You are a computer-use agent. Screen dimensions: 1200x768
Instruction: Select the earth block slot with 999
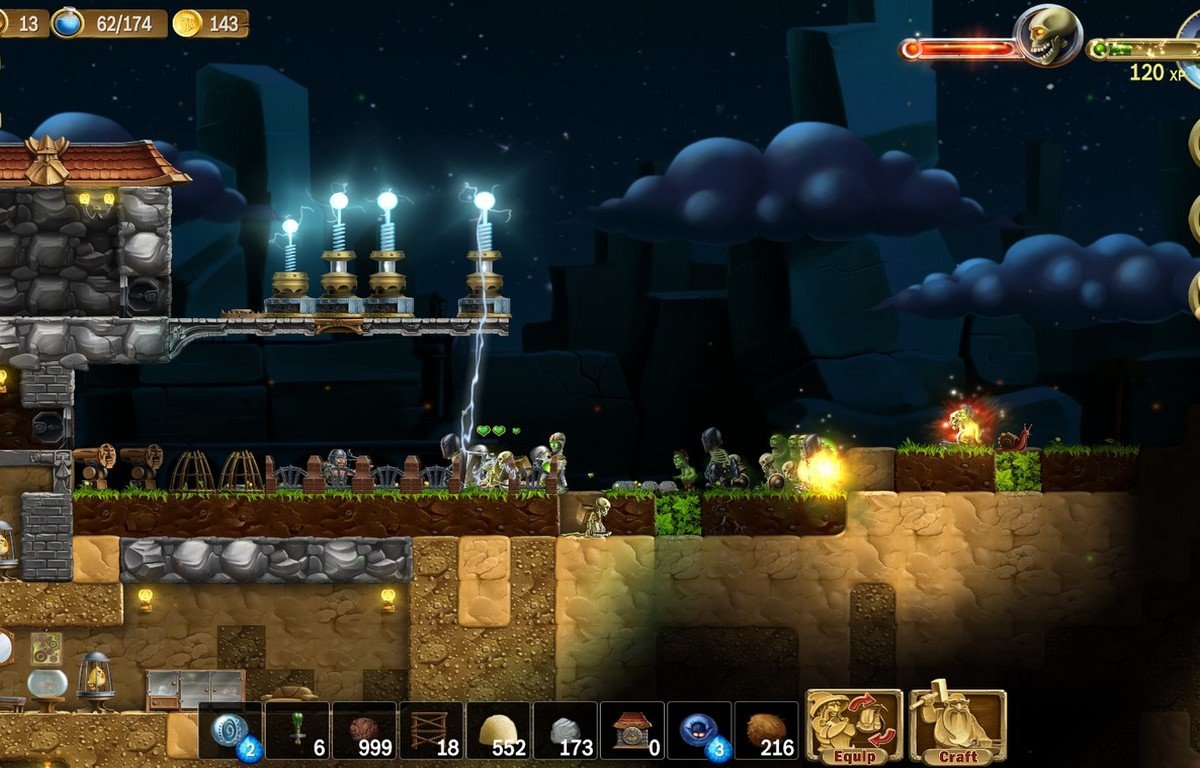coord(364,731)
